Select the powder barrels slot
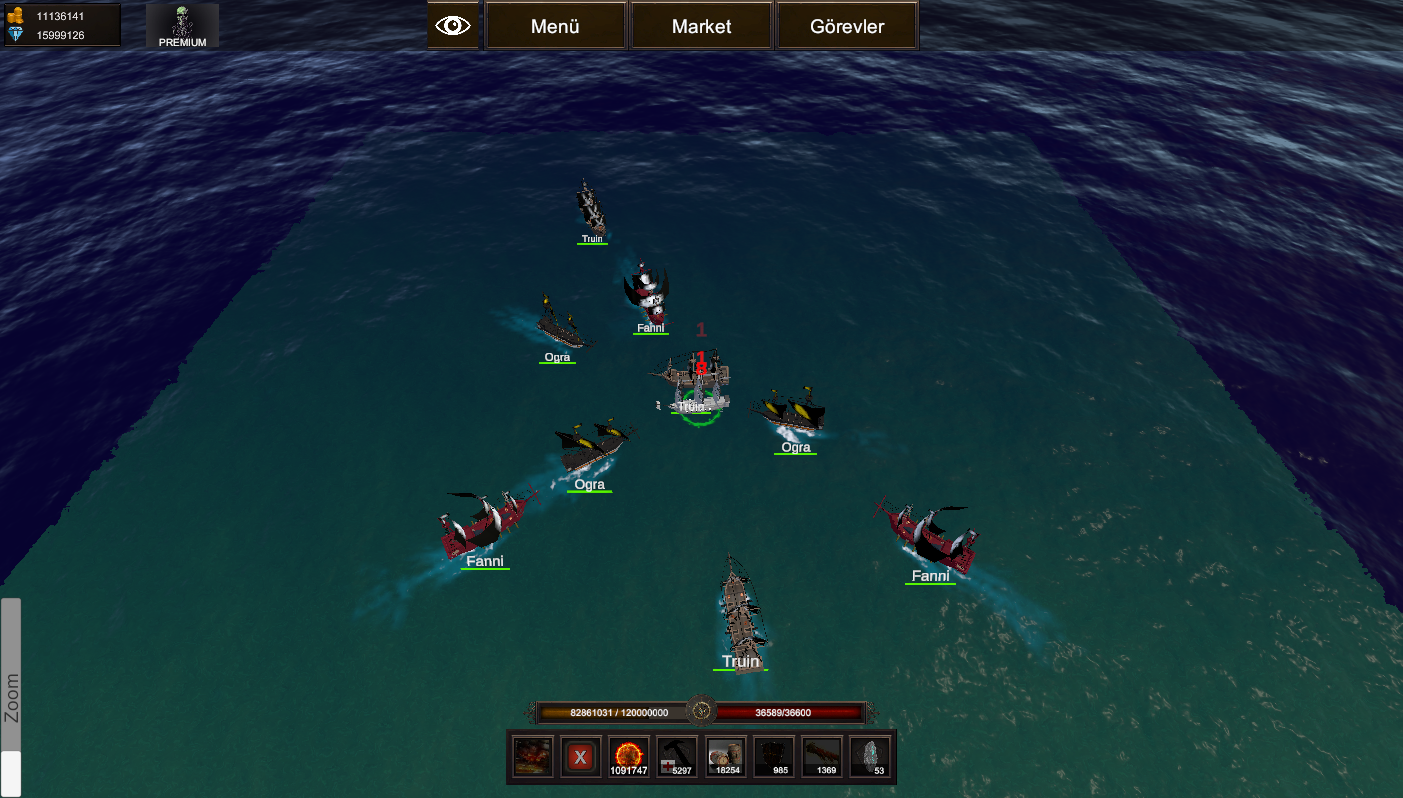Image resolution: width=1403 pixels, height=798 pixels. [726, 757]
